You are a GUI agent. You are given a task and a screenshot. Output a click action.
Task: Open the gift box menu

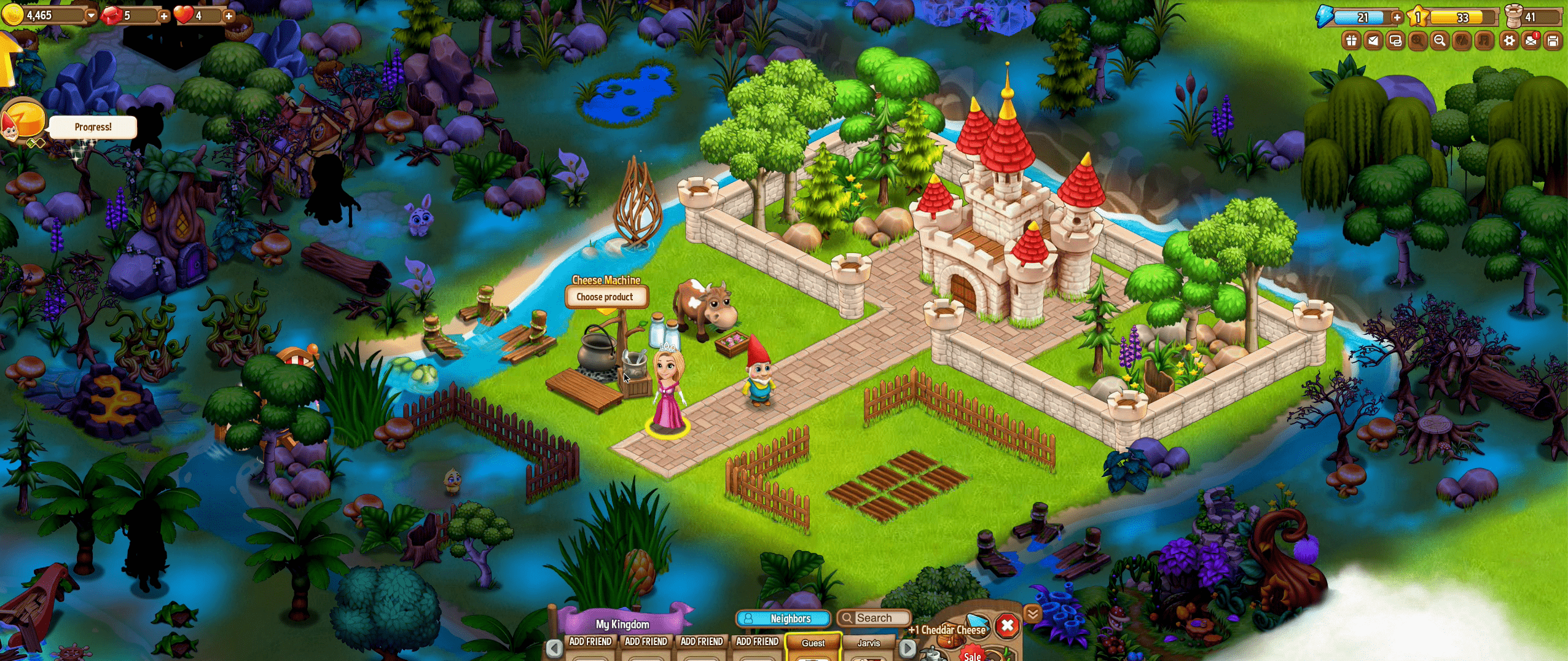1350,41
